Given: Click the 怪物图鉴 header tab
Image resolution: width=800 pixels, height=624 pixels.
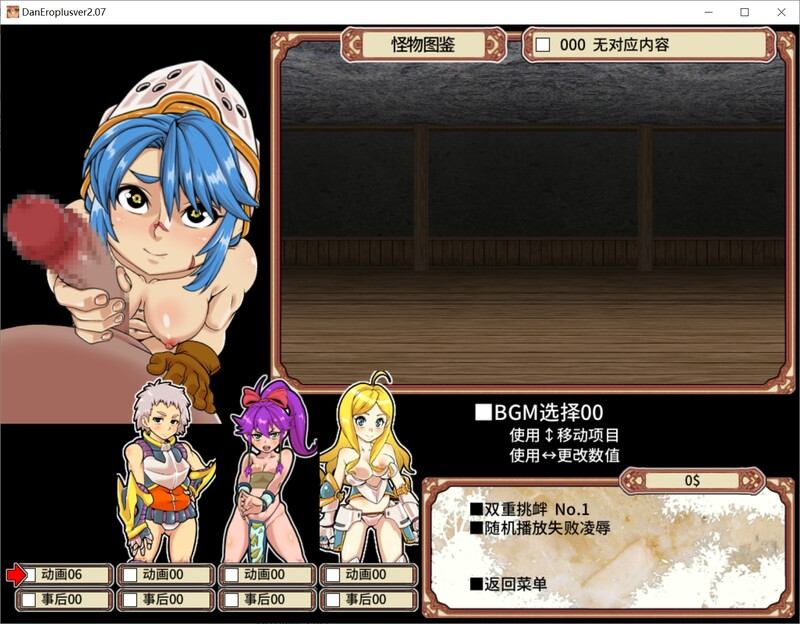Looking at the screenshot, I should (425, 45).
